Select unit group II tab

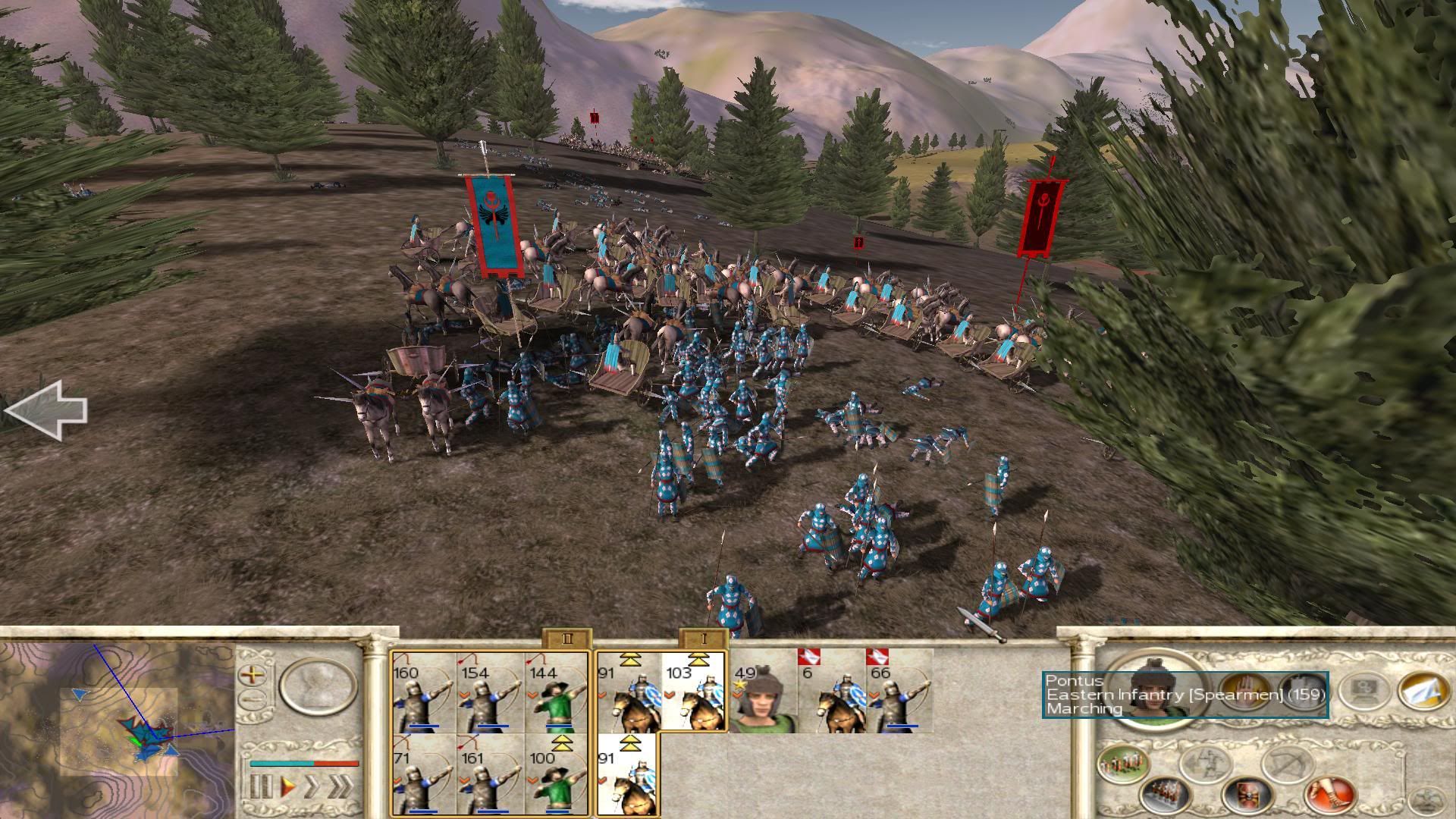(x=566, y=639)
